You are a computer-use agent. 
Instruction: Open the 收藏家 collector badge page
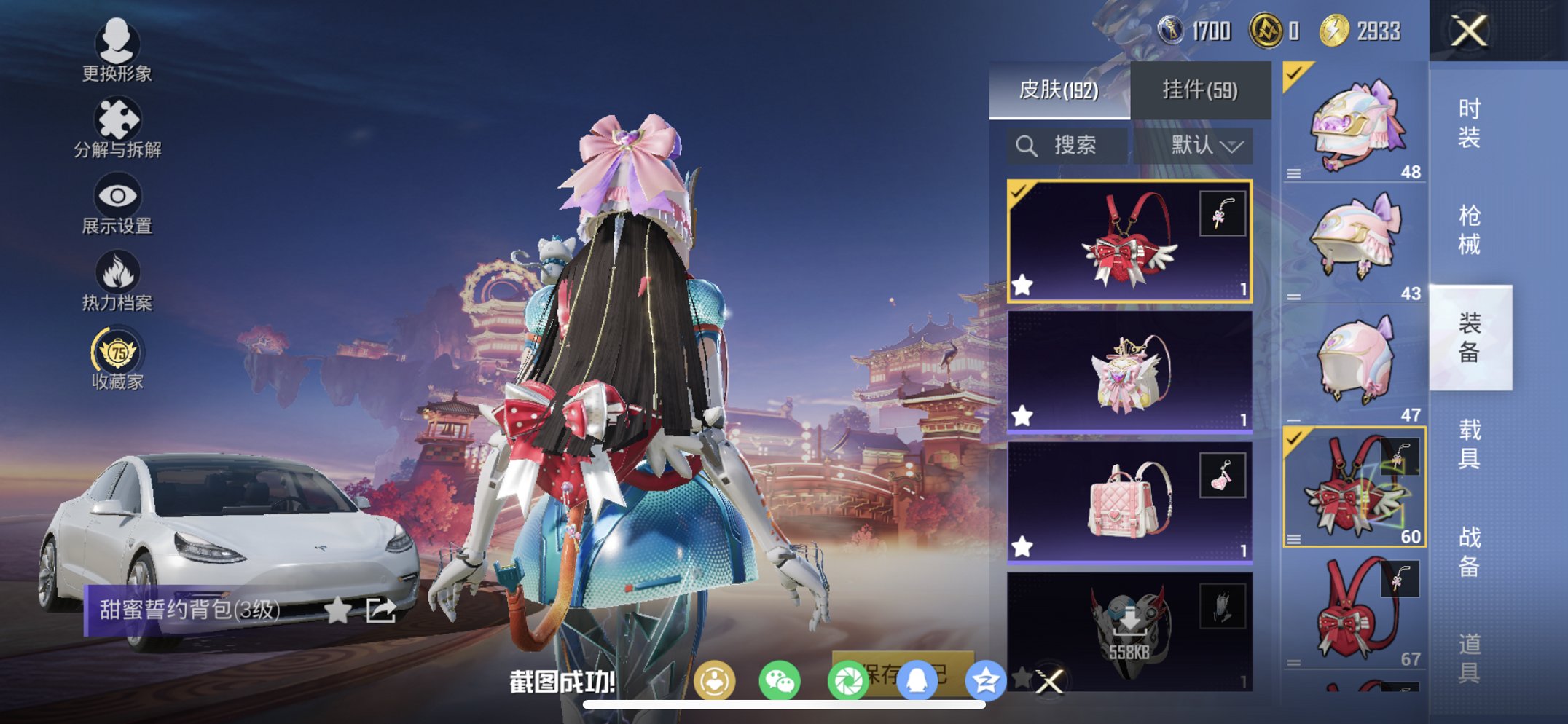(117, 353)
